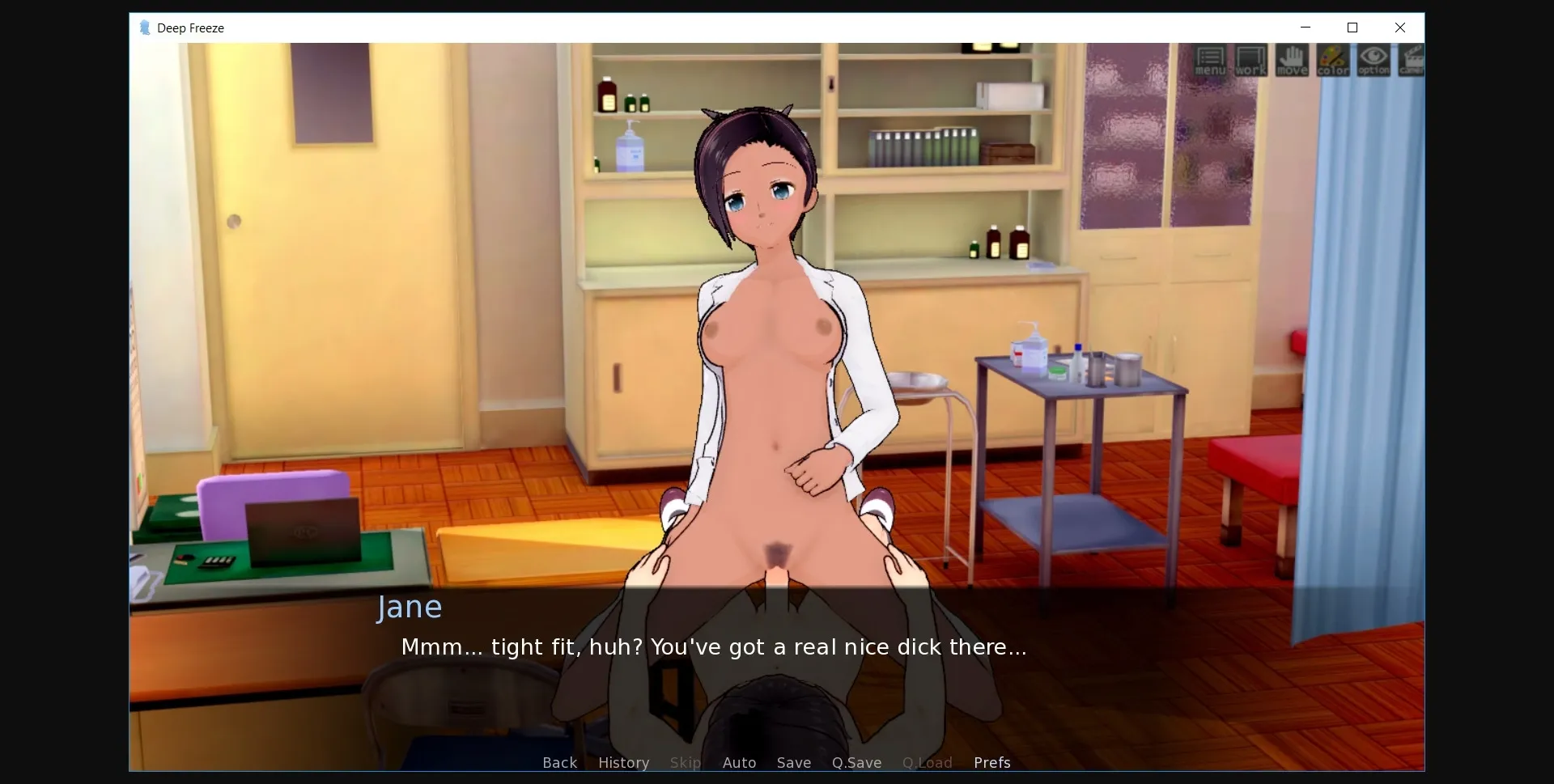Perform a quick save via Q.Save
This screenshot has height=784, width=1554.
[x=856, y=762]
